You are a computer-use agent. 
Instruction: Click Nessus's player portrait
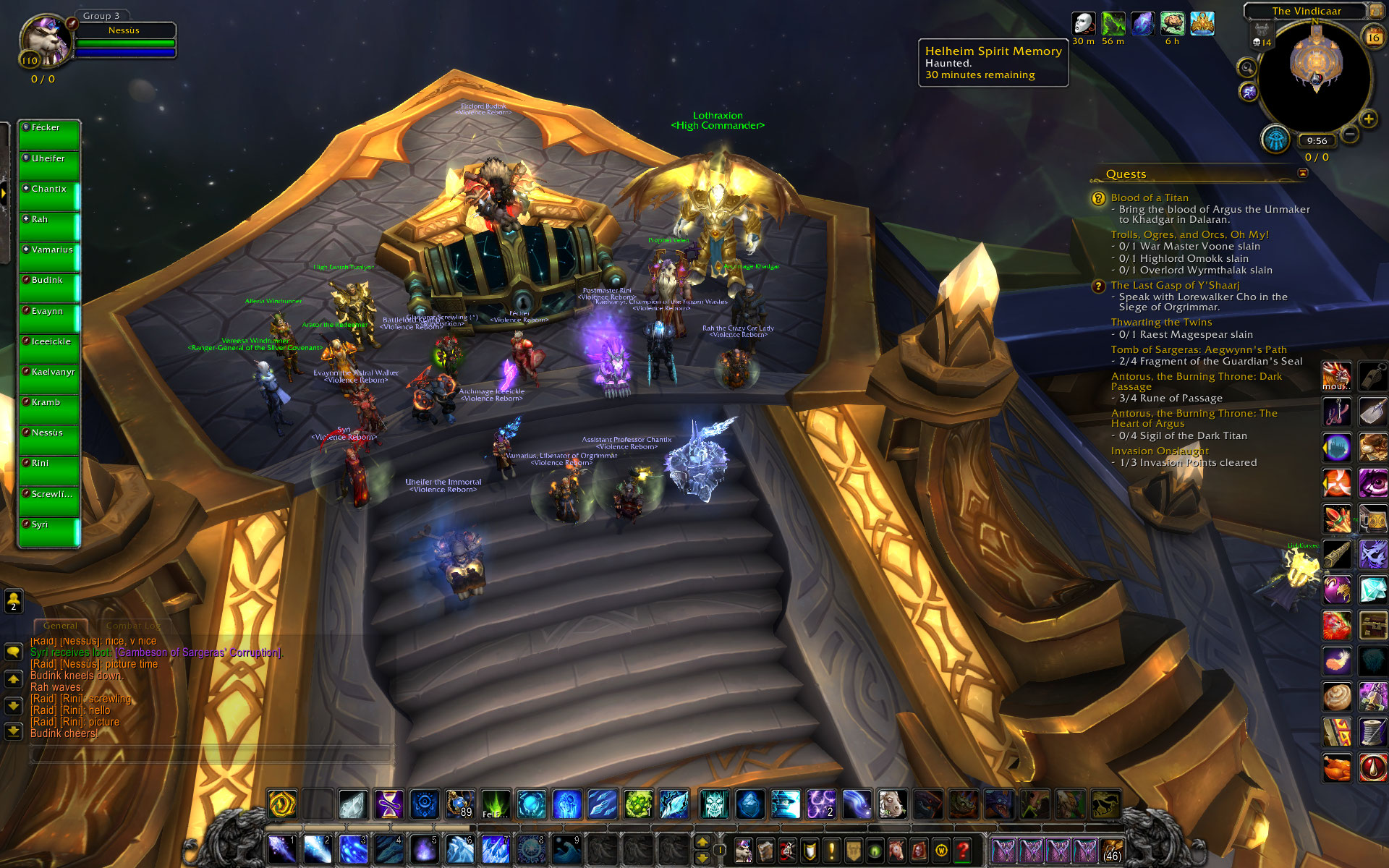click(x=45, y=41)
